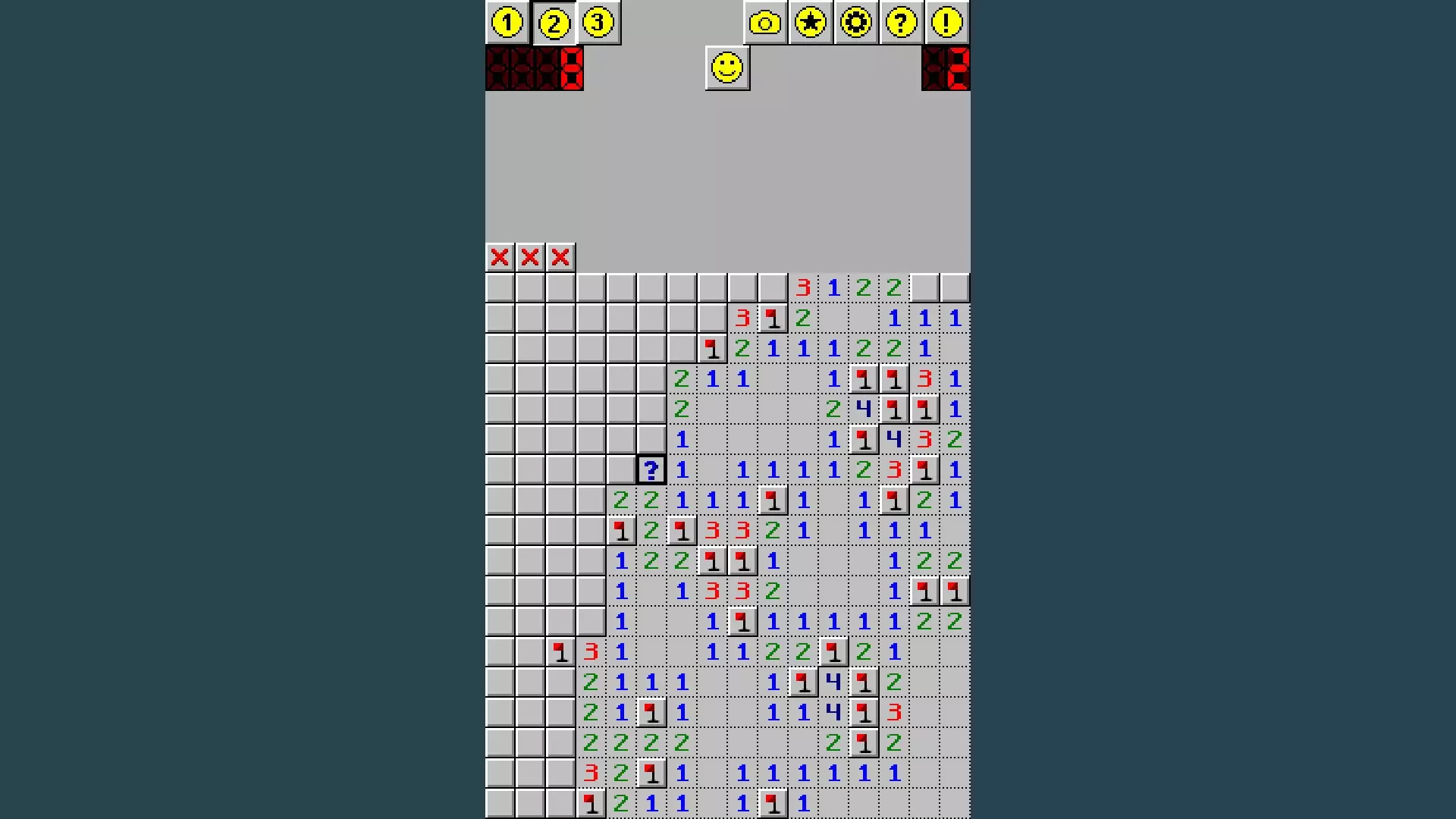Viewport: 1456px width, 819px height.
Task: Open help via the question mark icon
Action: coord(900,23)
